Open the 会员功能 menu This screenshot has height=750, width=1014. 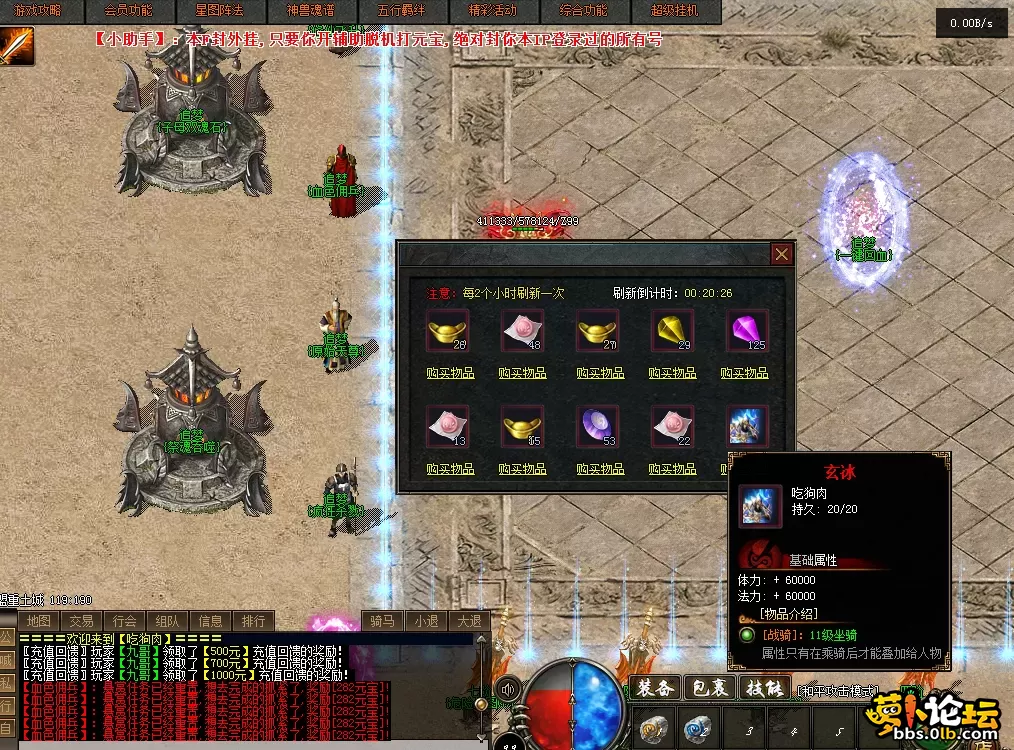coord(128,11)
